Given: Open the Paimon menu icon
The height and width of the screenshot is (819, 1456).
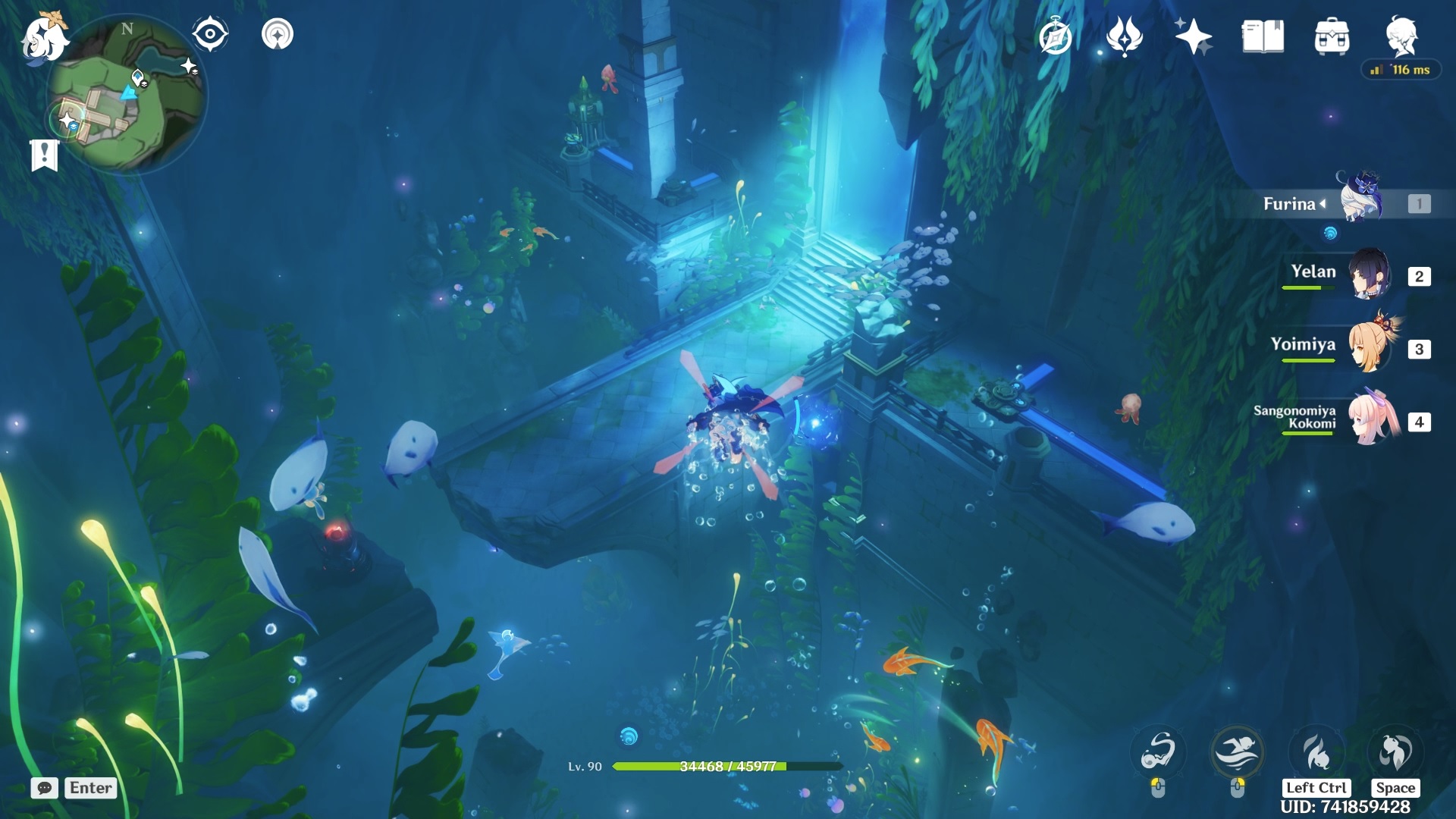Looking at the screenshot, I should click(43, 36).
